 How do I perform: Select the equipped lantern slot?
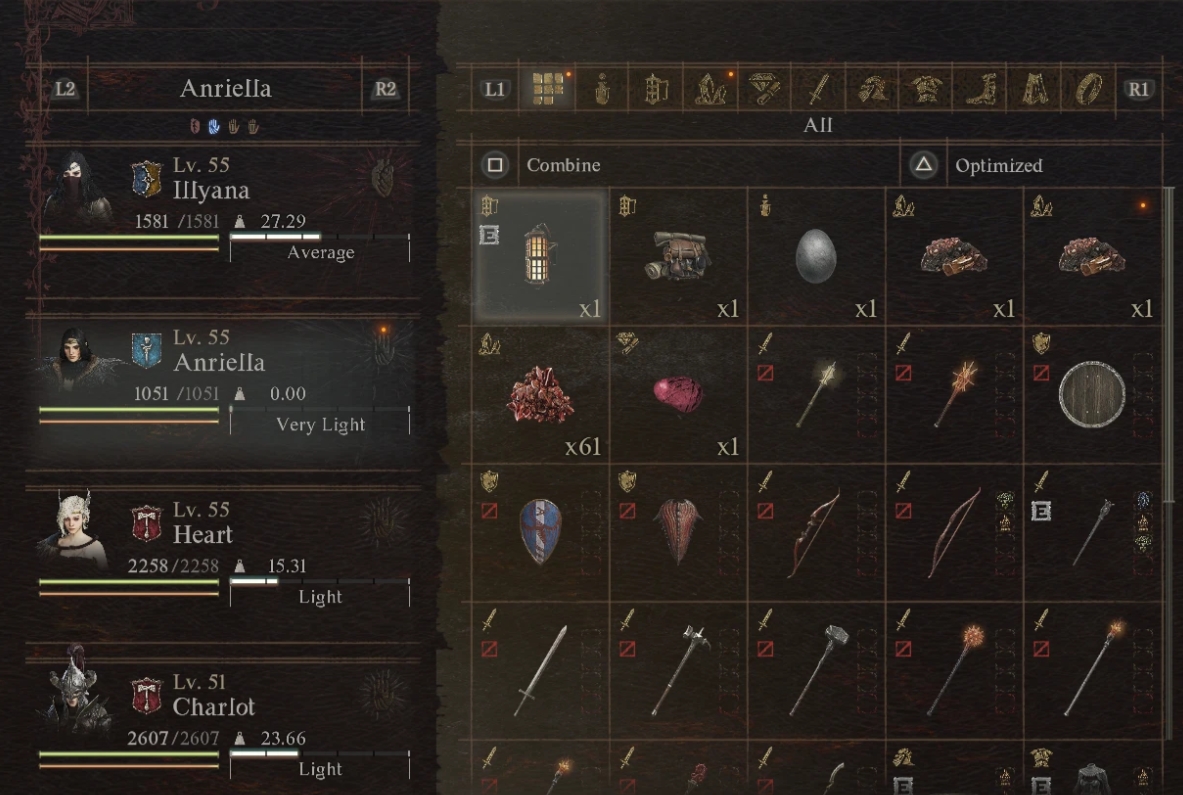click(541, 256)
